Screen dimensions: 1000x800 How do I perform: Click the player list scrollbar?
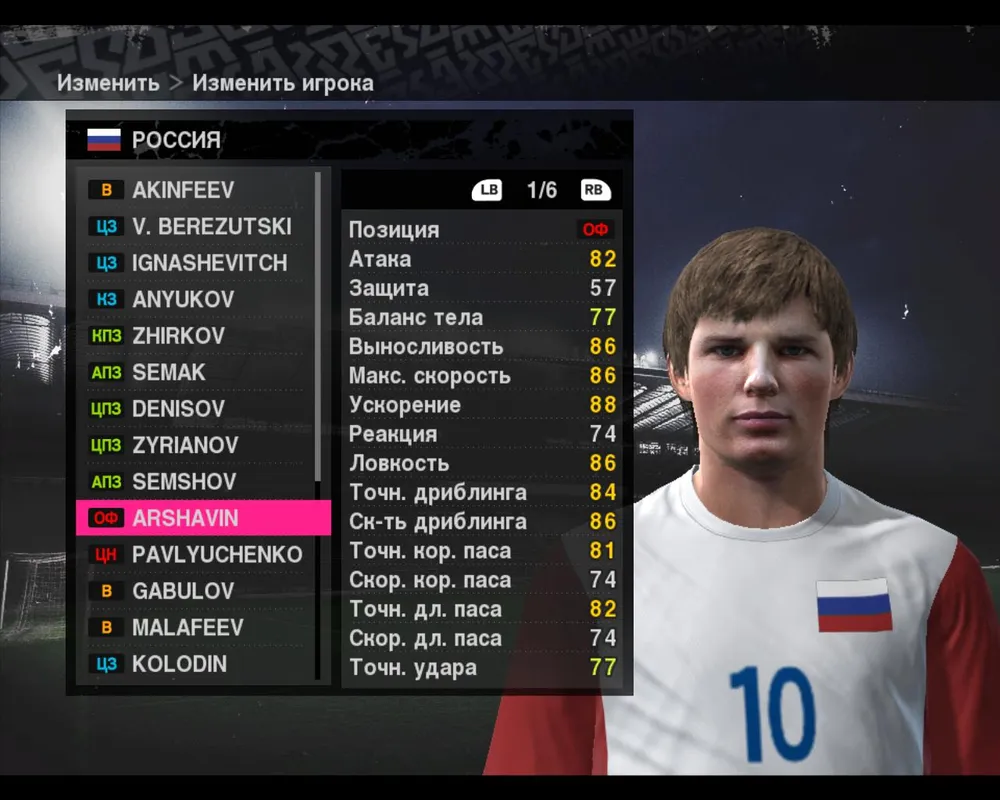[x=318, y=330]
